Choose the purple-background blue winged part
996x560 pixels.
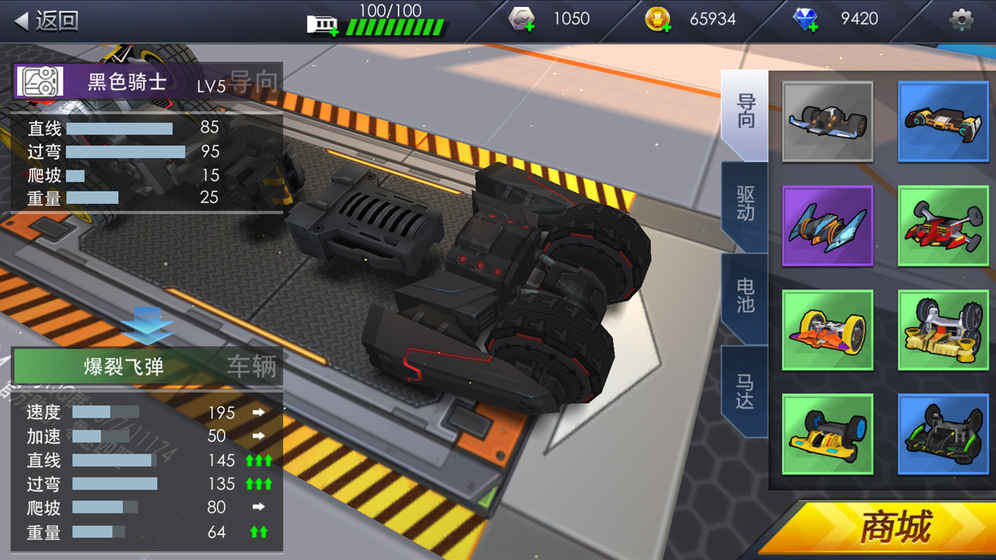[x=827, y=225]
